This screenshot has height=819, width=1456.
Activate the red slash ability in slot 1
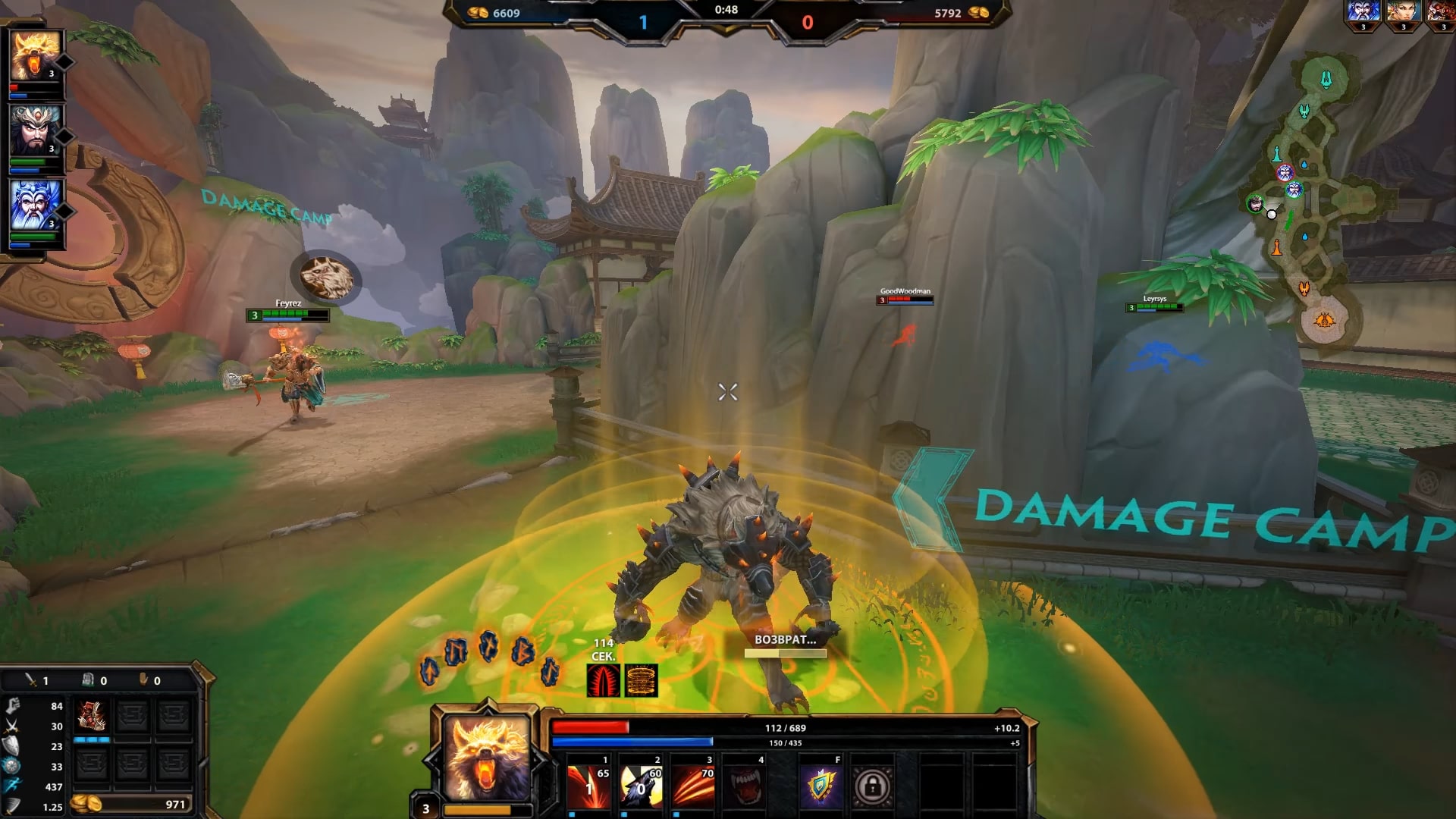589,786
